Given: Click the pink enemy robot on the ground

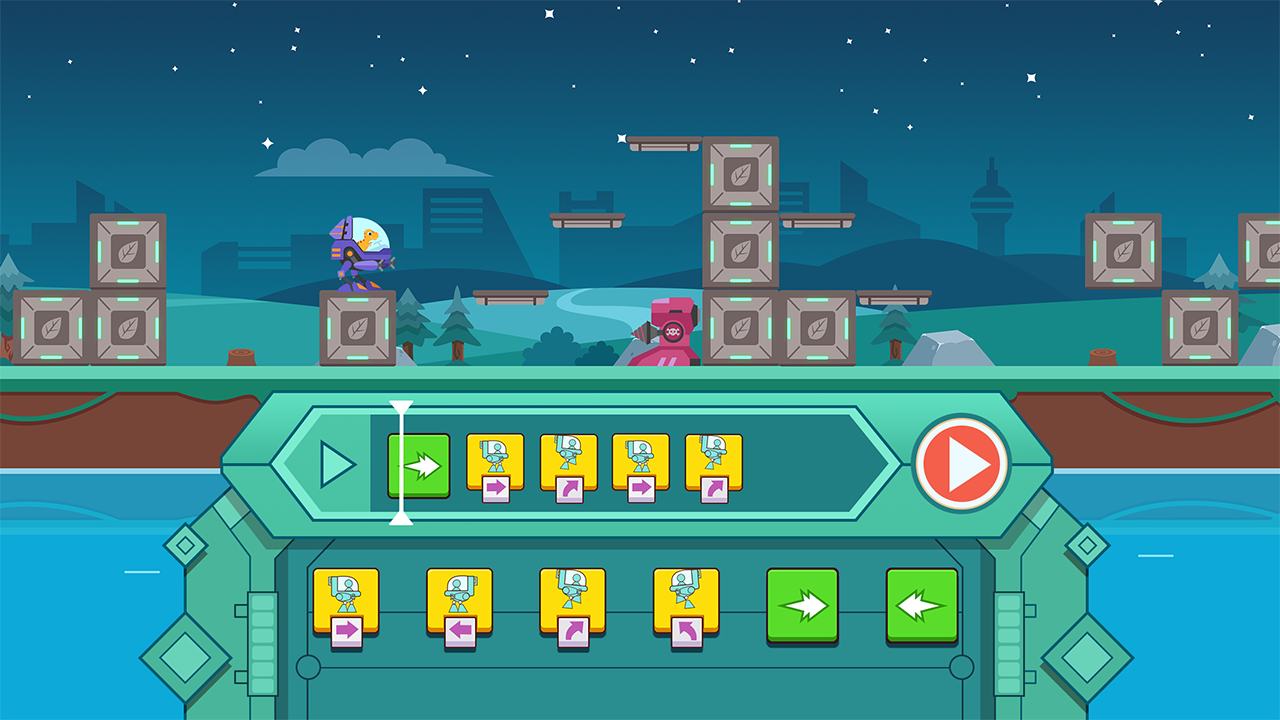Looking at the screenshot, I should pos(670,330).
